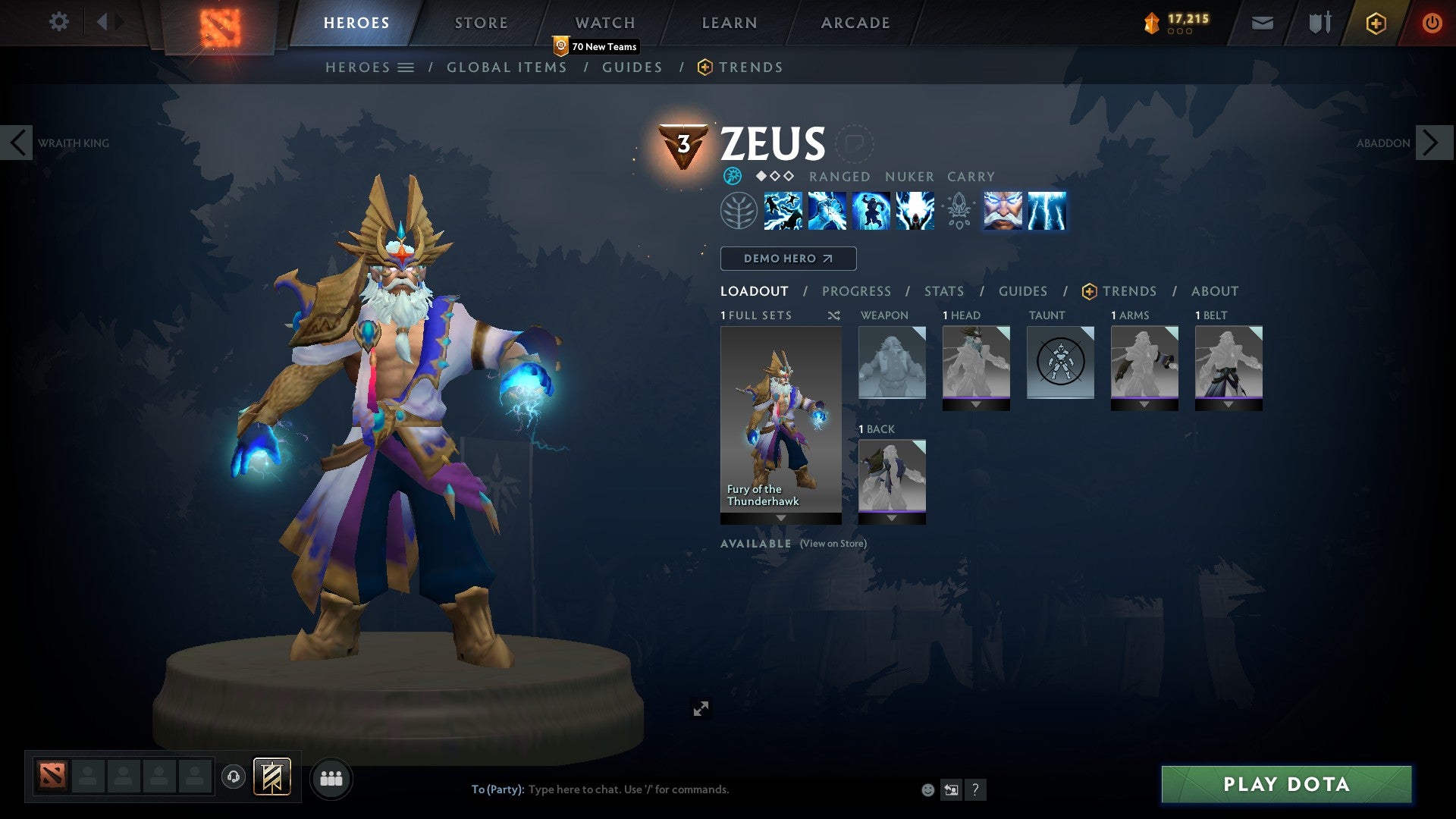Click the settings gear icon
The image size is (1456, 819).
(58, 22)
